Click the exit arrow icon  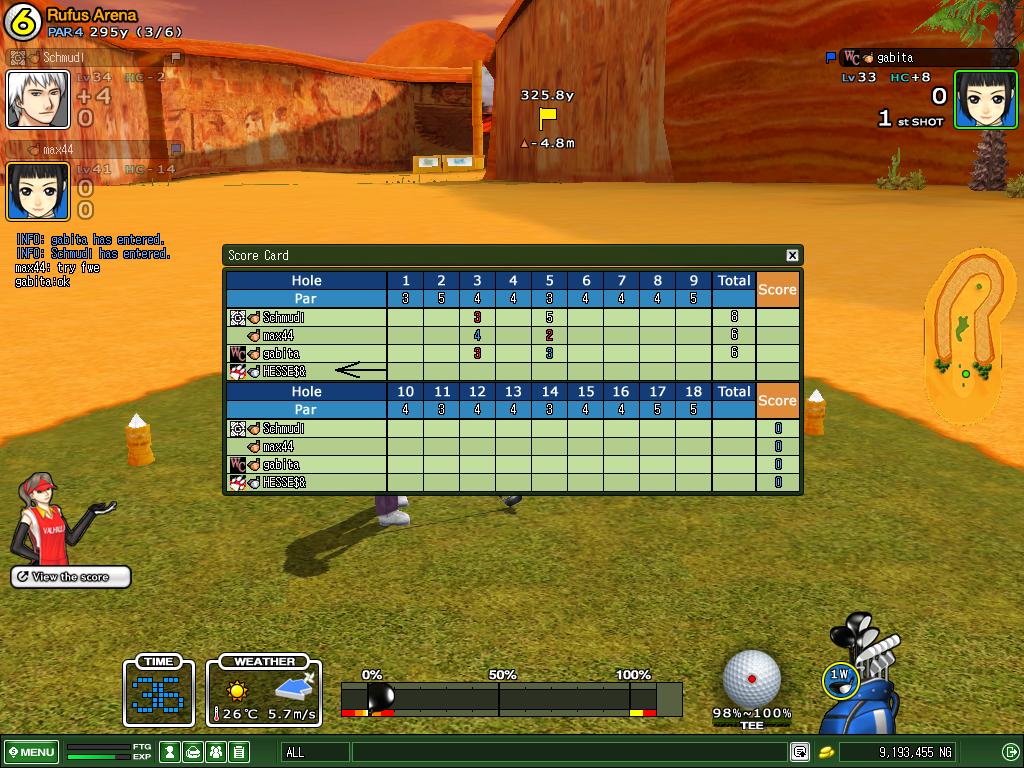(x=1010, y=752)
